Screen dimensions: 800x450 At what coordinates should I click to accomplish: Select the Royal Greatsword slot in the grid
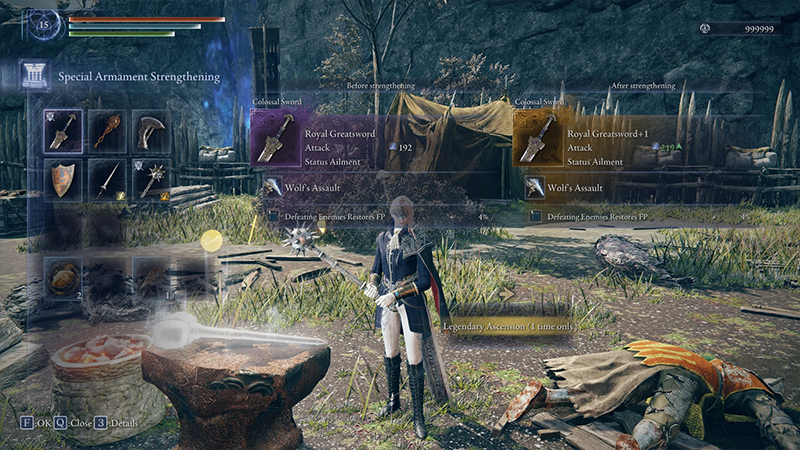point(64,130)
